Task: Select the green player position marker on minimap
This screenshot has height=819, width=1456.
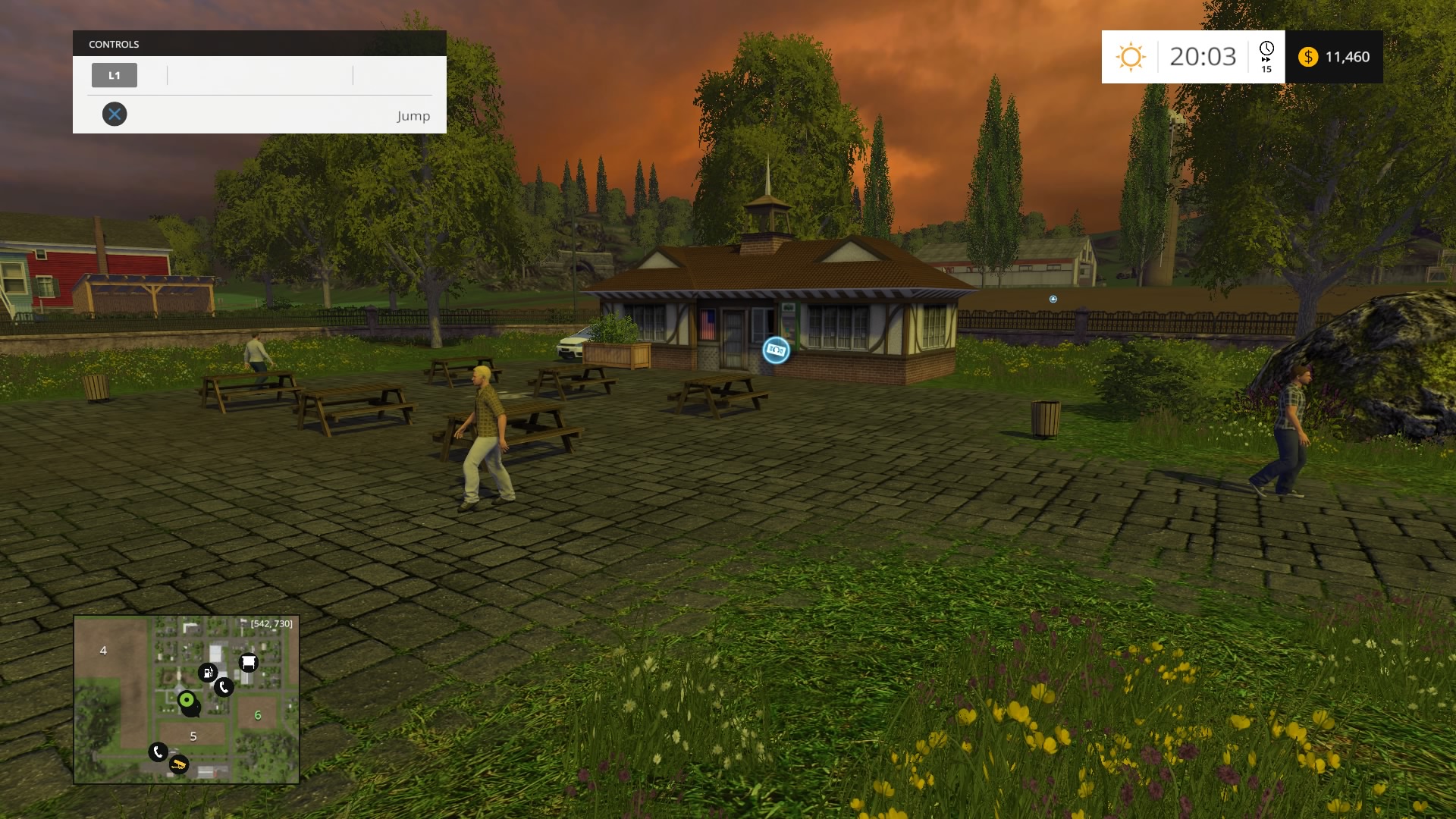Action: [187, 700]
